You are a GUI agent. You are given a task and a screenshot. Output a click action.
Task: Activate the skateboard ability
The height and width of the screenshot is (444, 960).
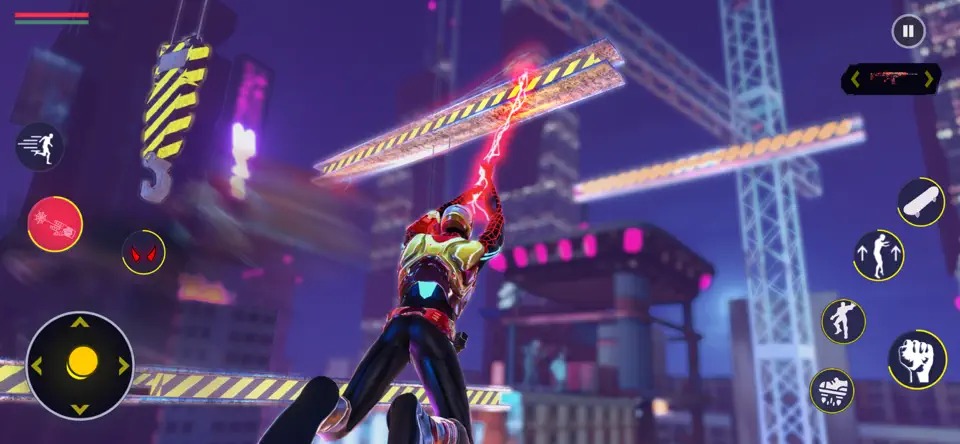[920, 202]
